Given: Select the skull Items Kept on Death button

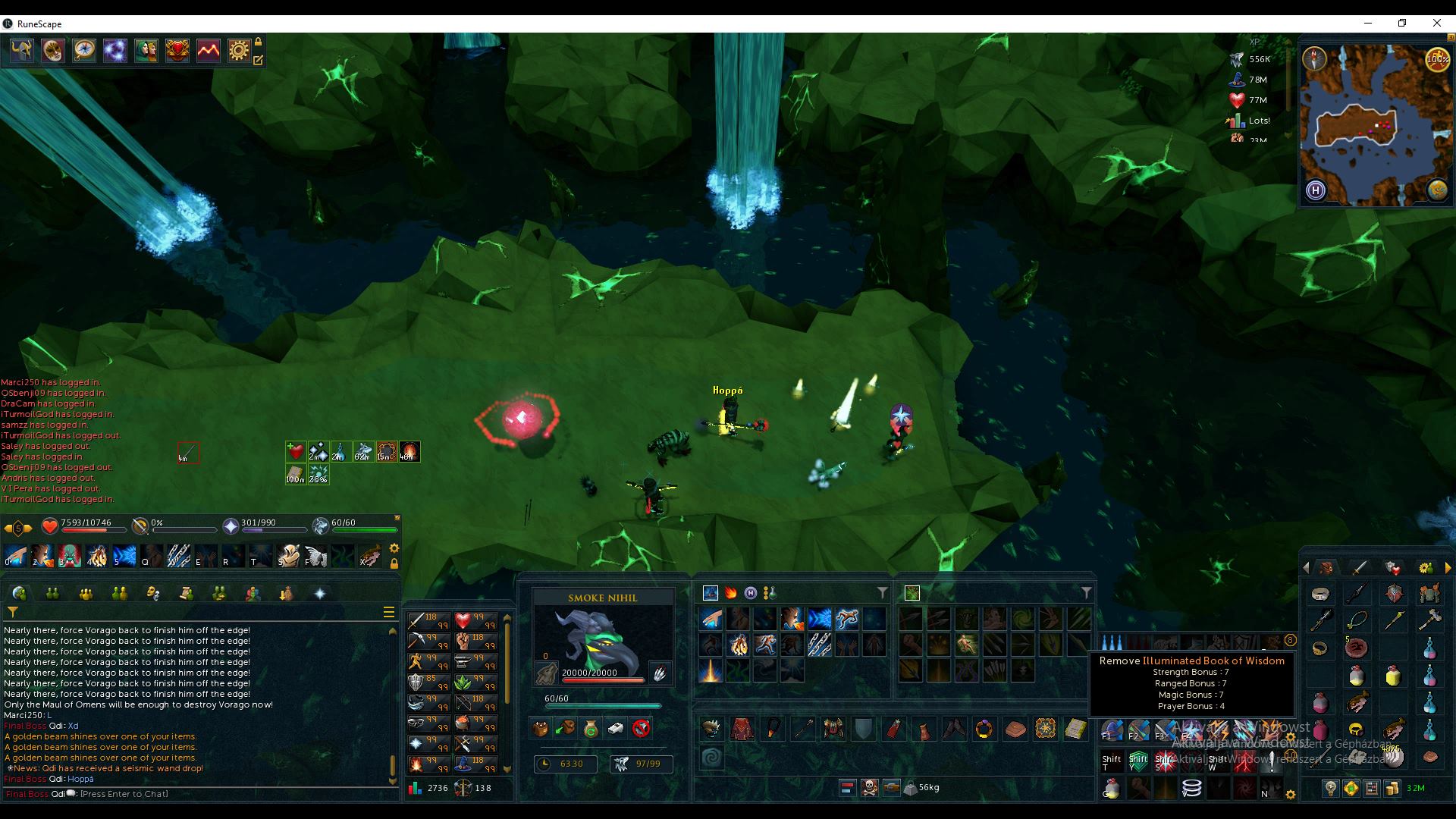Looking at the screenshot, I should click(869, 788).
